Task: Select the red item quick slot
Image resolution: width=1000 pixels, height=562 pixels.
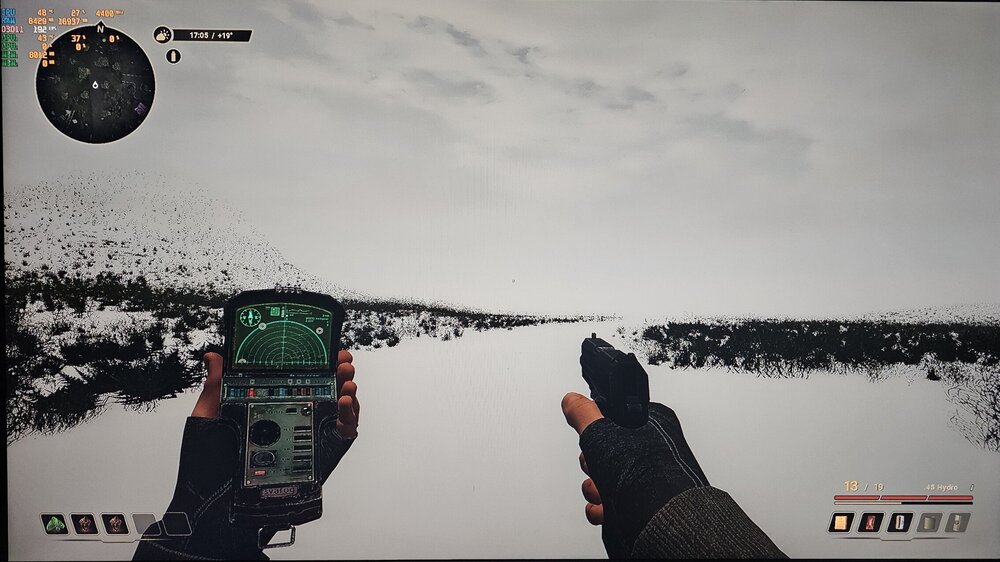Action: (870, 522)
